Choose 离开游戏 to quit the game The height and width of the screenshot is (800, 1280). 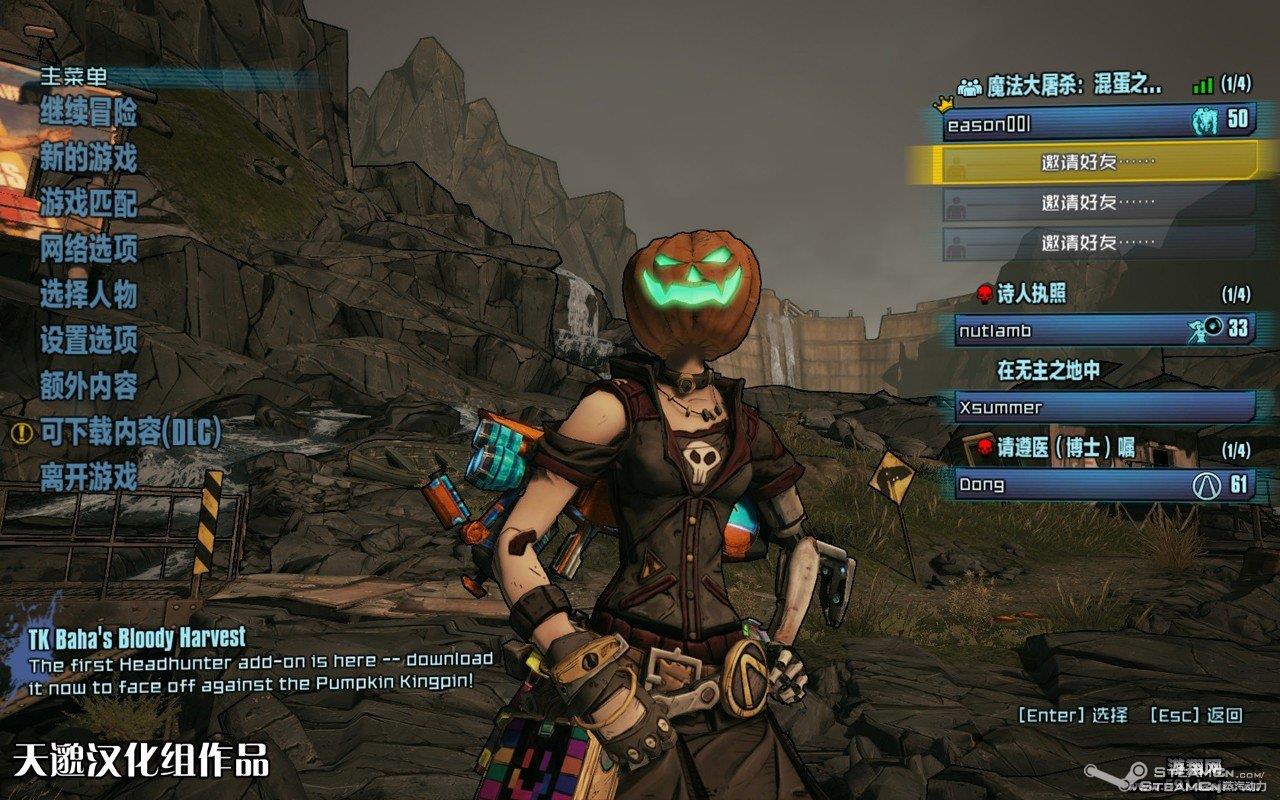(89, 477)
